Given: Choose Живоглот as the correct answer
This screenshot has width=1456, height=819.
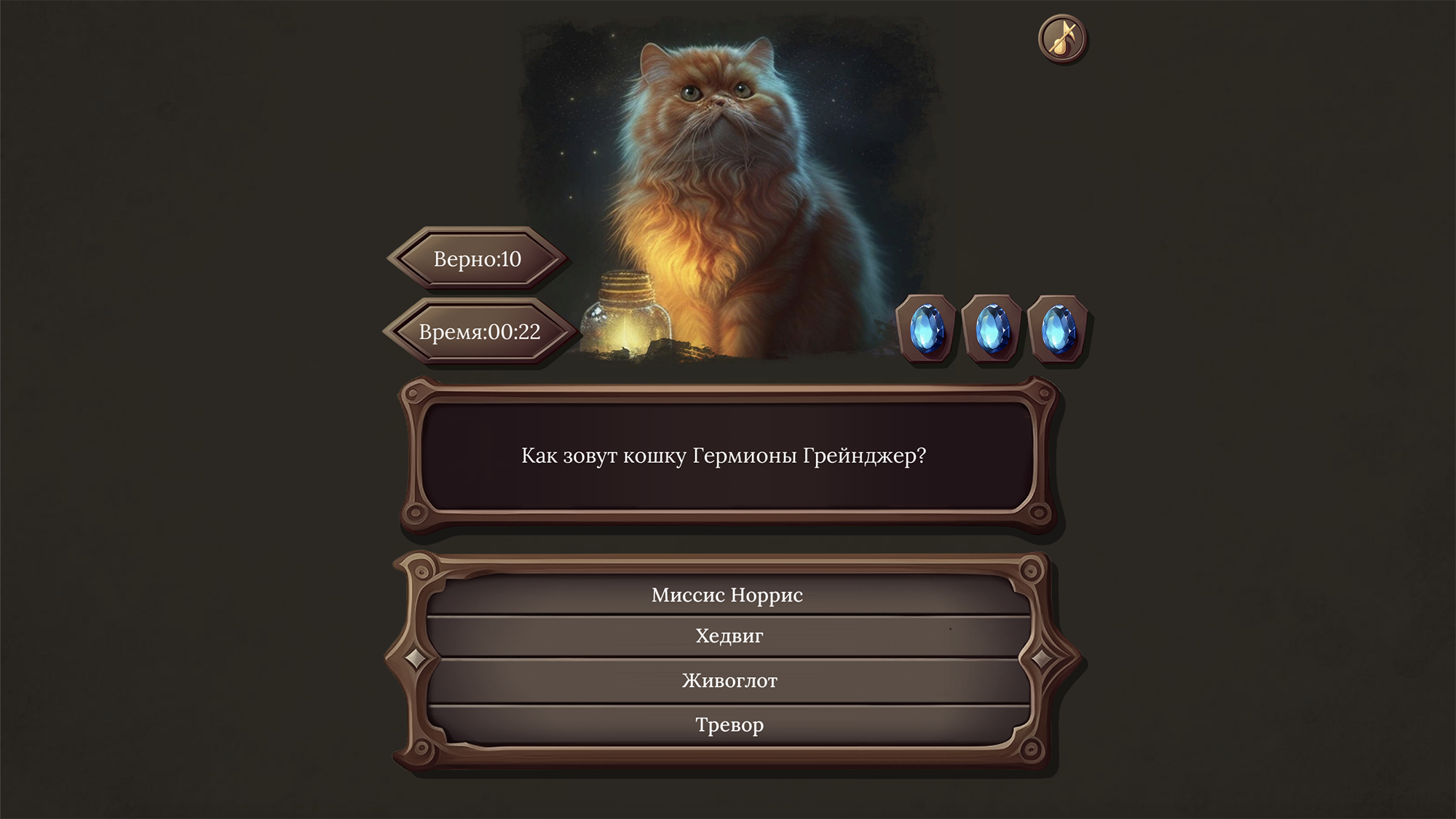Looking at the screenshot, I should [x=728, y=680].
